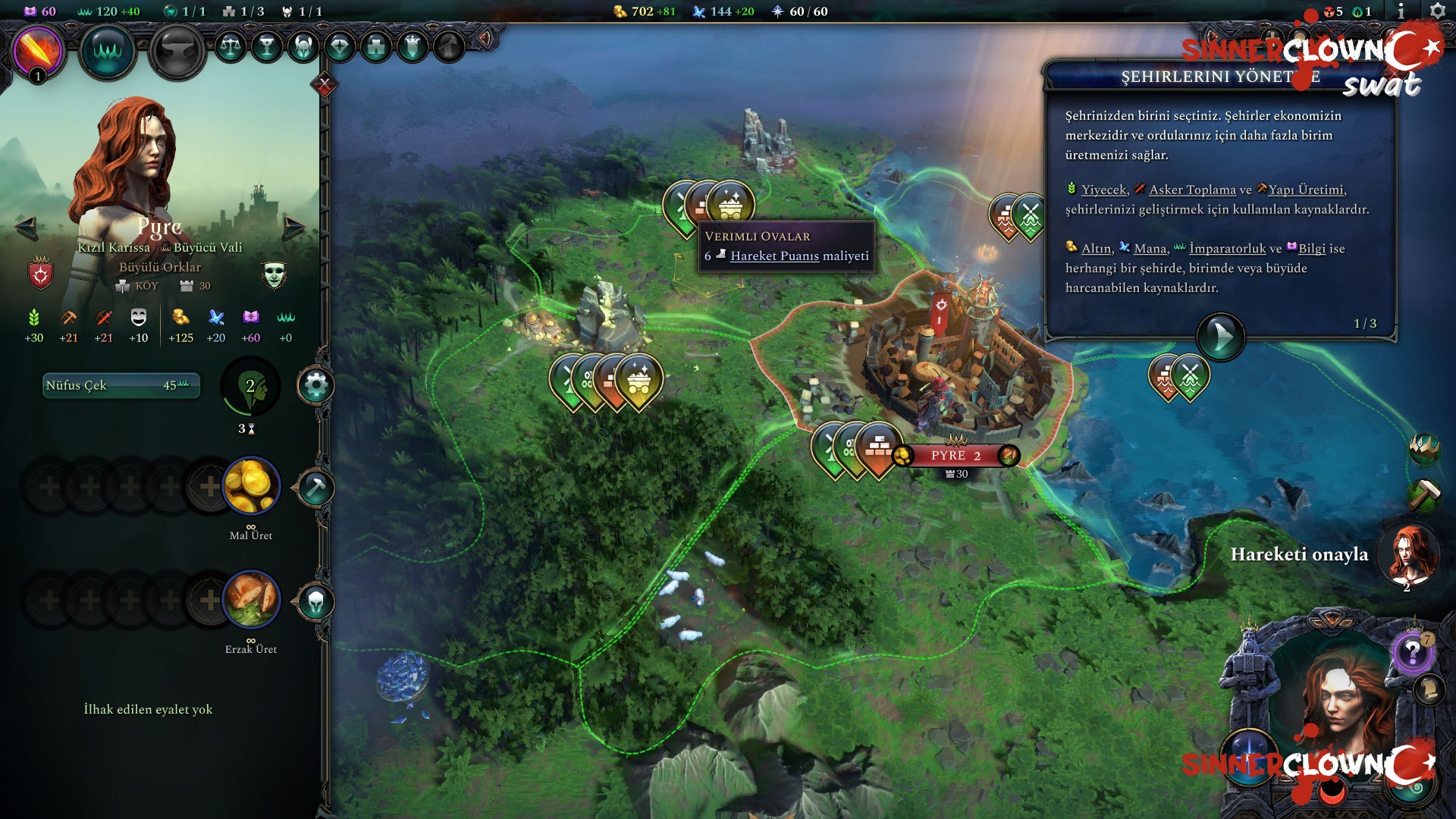
Task: Open the research spell icon with flaming sword
Action: pyautogui.click(x=37, y=50)
